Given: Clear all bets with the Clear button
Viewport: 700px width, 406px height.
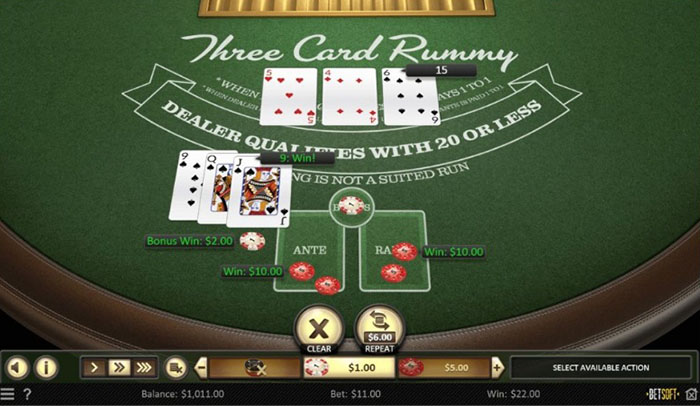Looking at the screenshot, I should pos(319,329).
